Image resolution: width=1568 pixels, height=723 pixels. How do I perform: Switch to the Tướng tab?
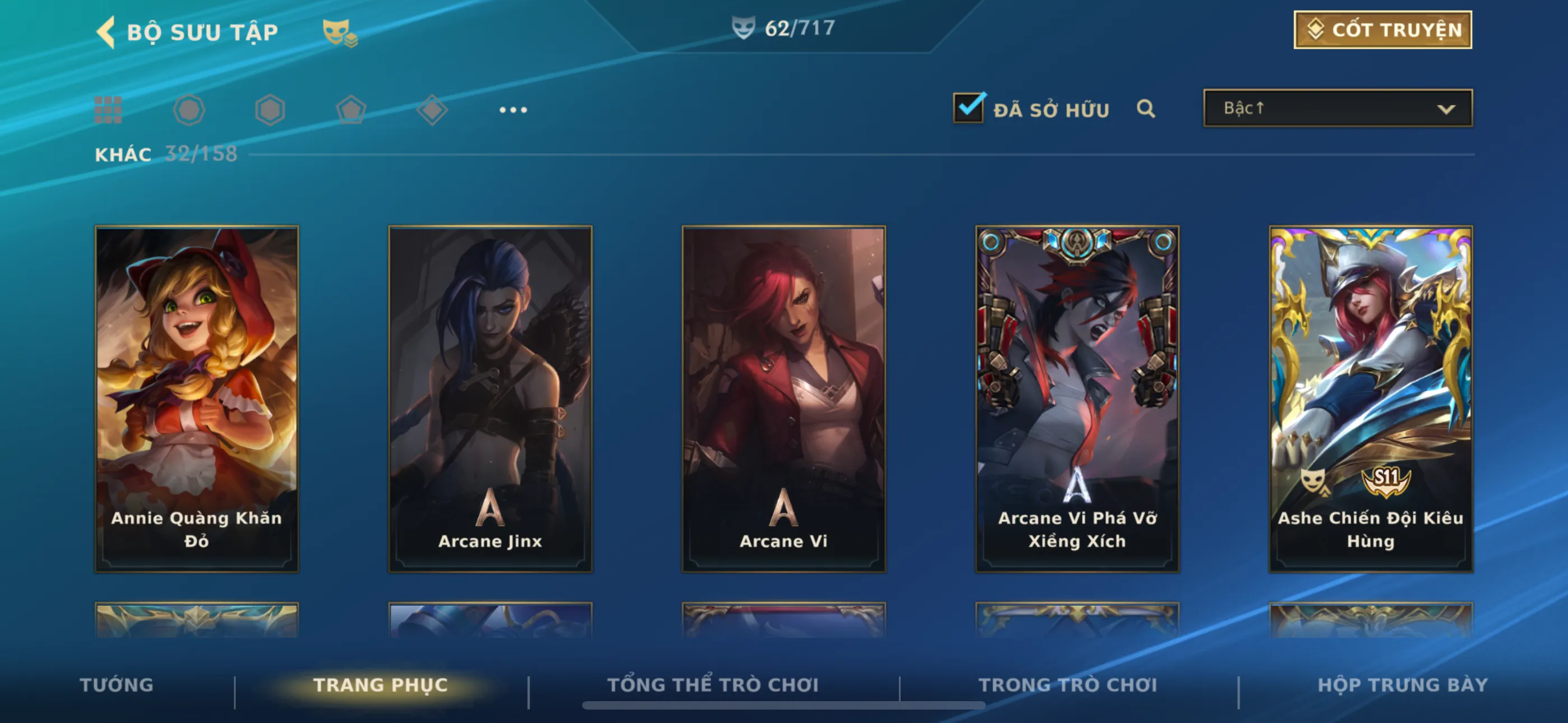116,685
